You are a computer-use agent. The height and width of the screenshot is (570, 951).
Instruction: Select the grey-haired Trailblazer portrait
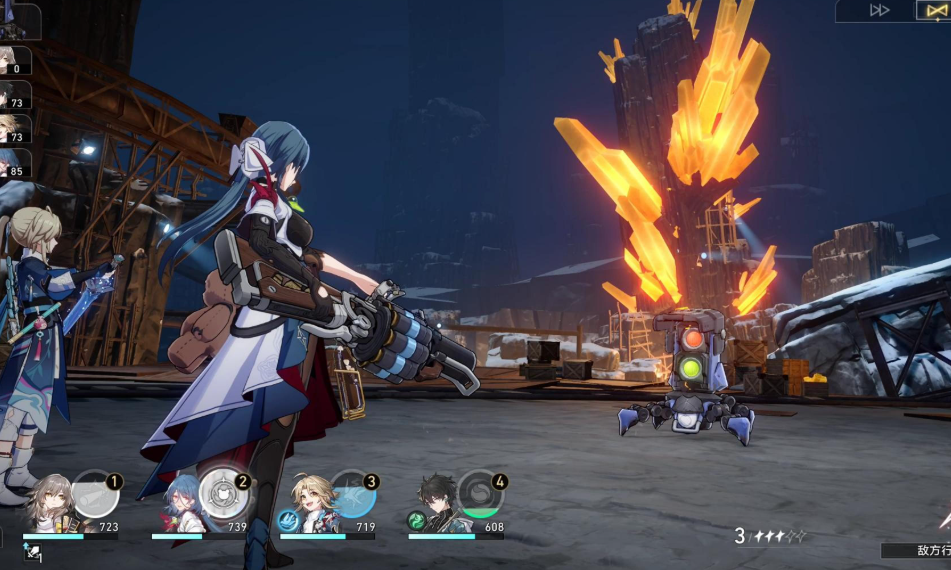(x=50, y=504)
